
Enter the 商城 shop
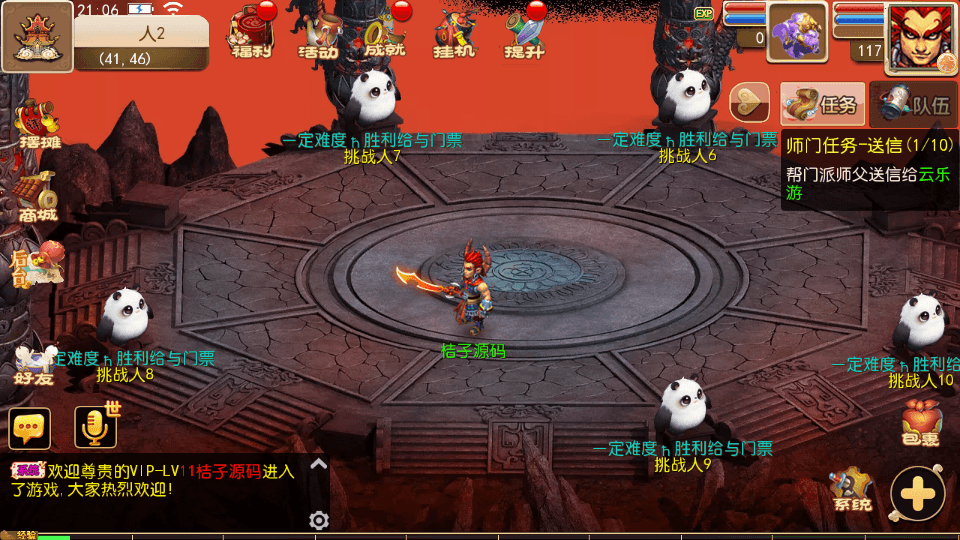(x=36, y=196)
